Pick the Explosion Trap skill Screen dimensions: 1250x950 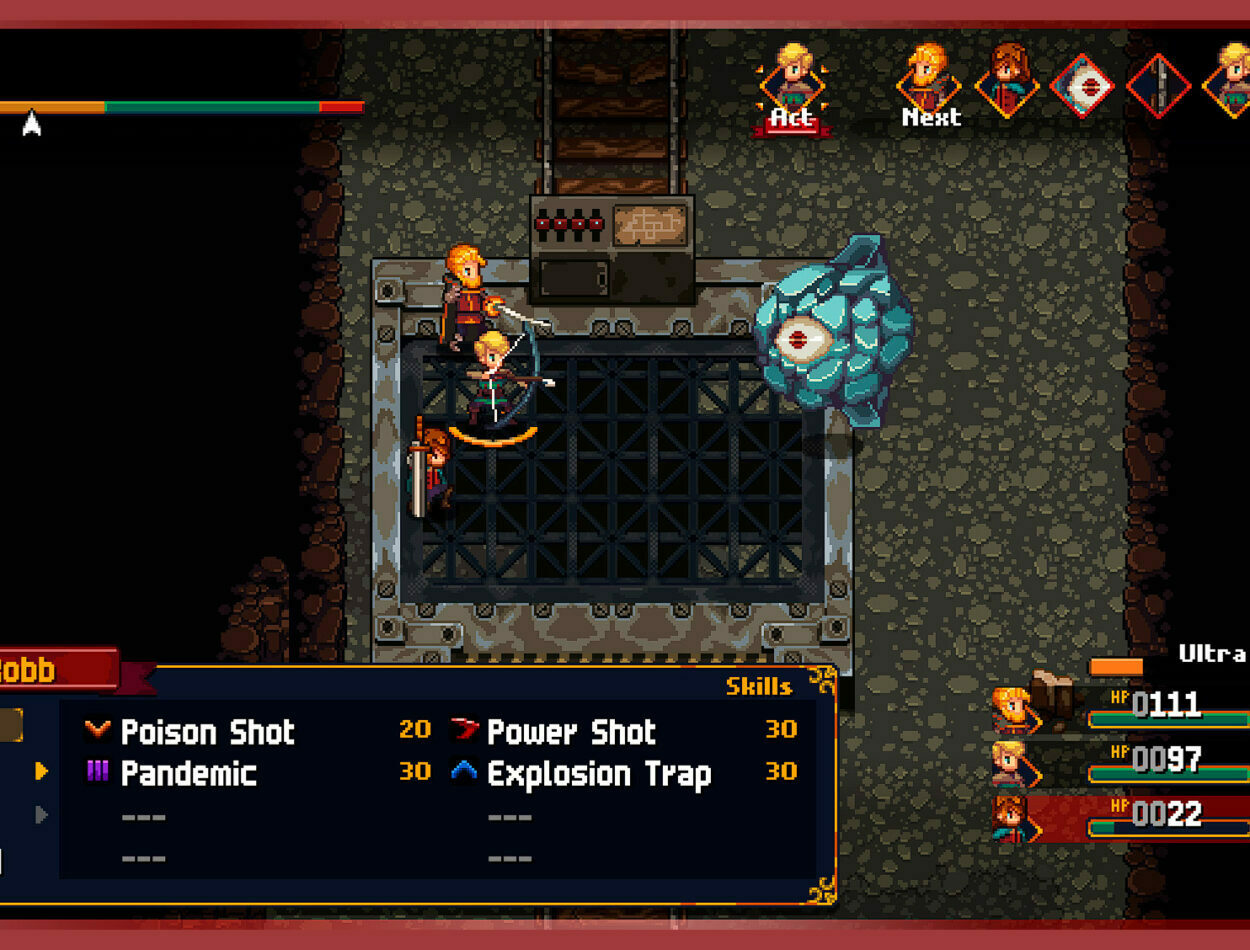[x=598, y=774]
